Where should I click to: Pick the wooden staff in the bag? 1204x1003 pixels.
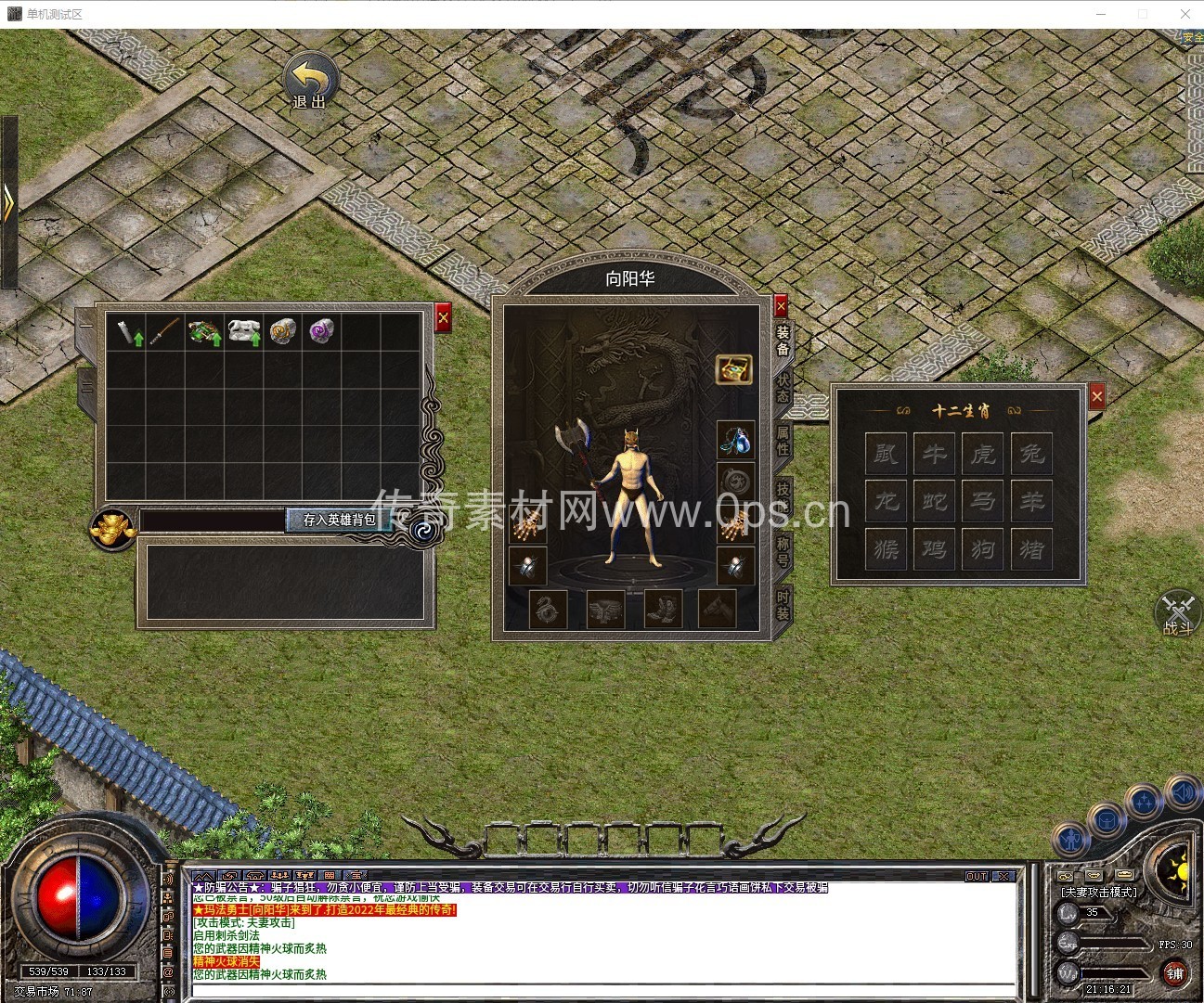coord(164,331)
